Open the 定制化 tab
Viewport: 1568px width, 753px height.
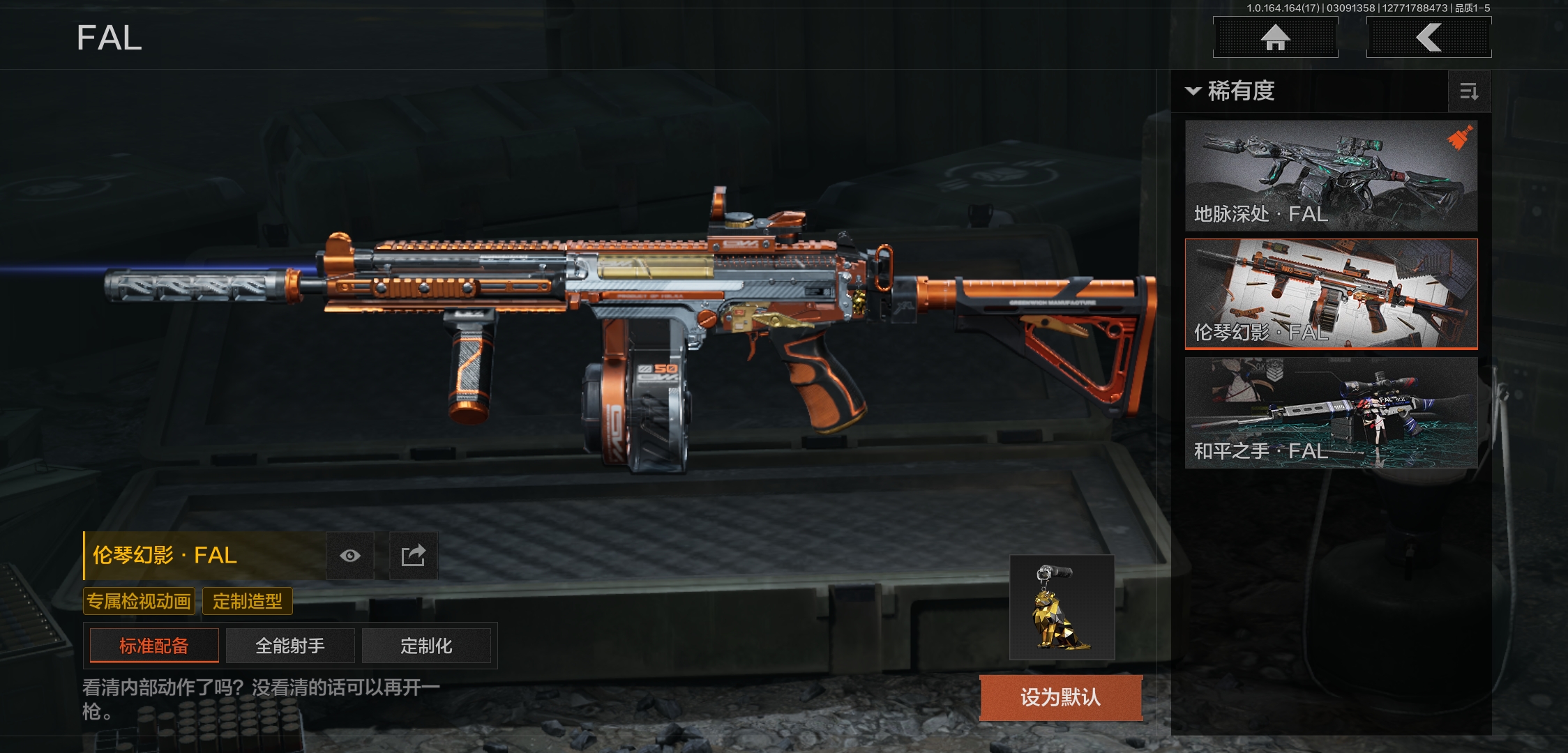(426, 646)
